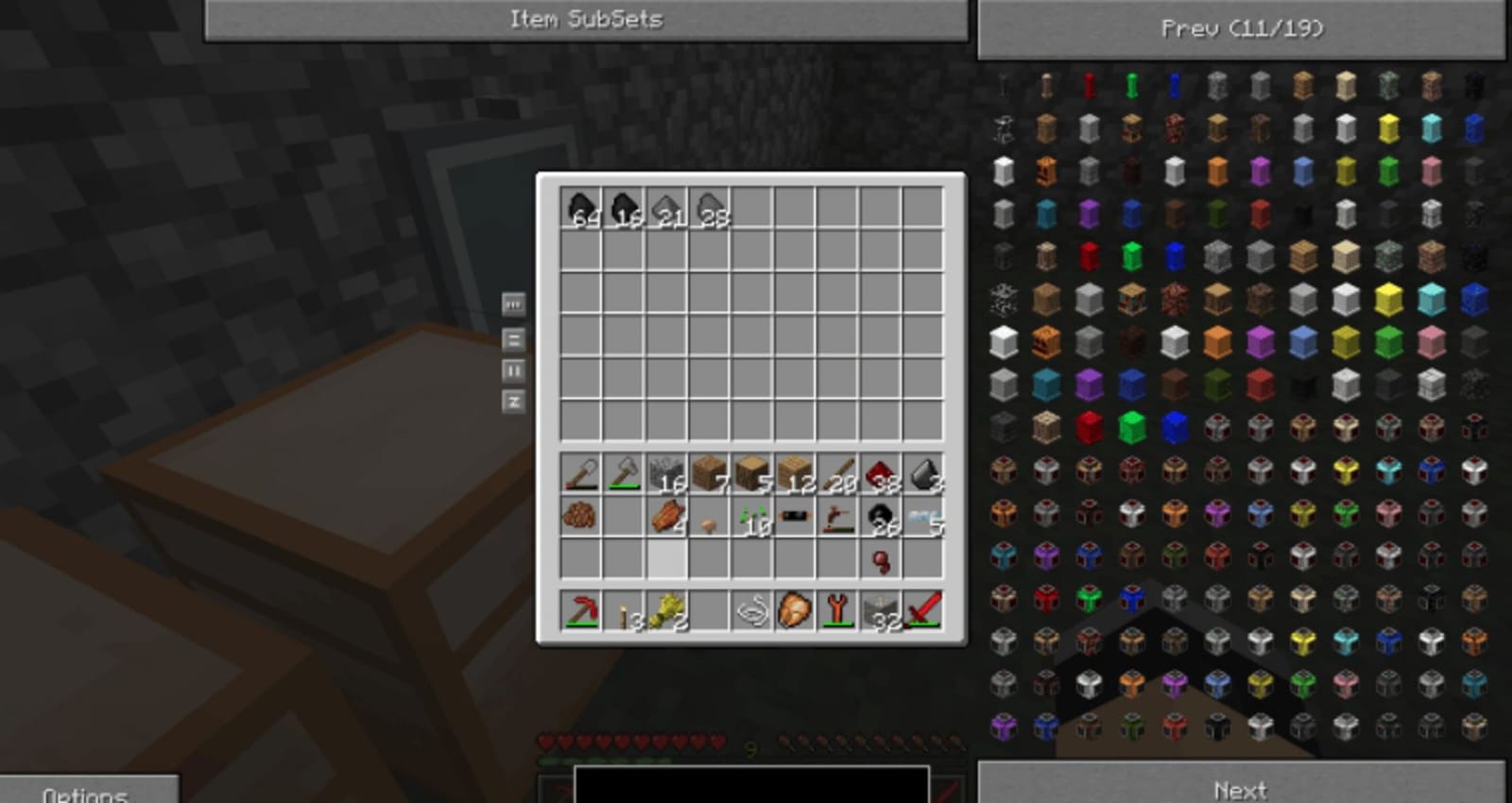
Task: Click the string item in the hotbar
Action: click(751, 614)
